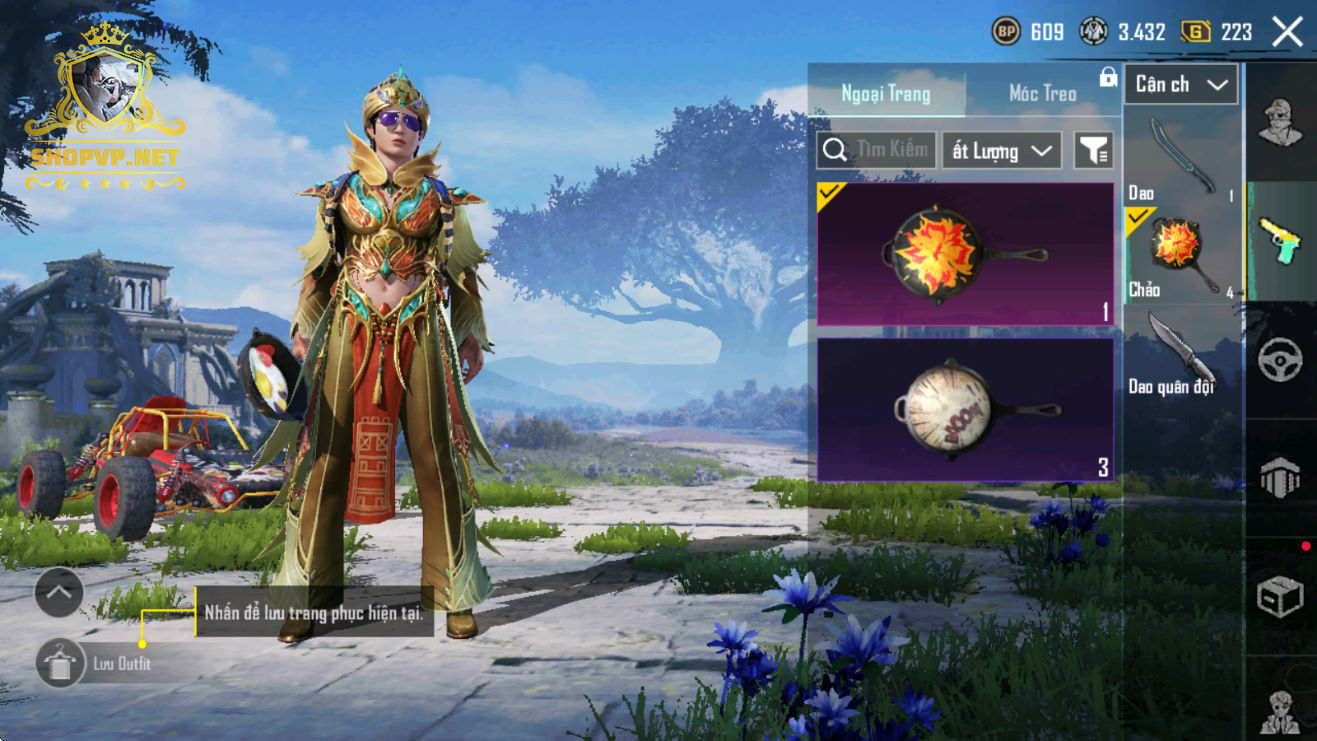The width and height of the screenshot is (1317, 741).
Task: Switch to the steering wheel vehicle category
Action: 1280,360
